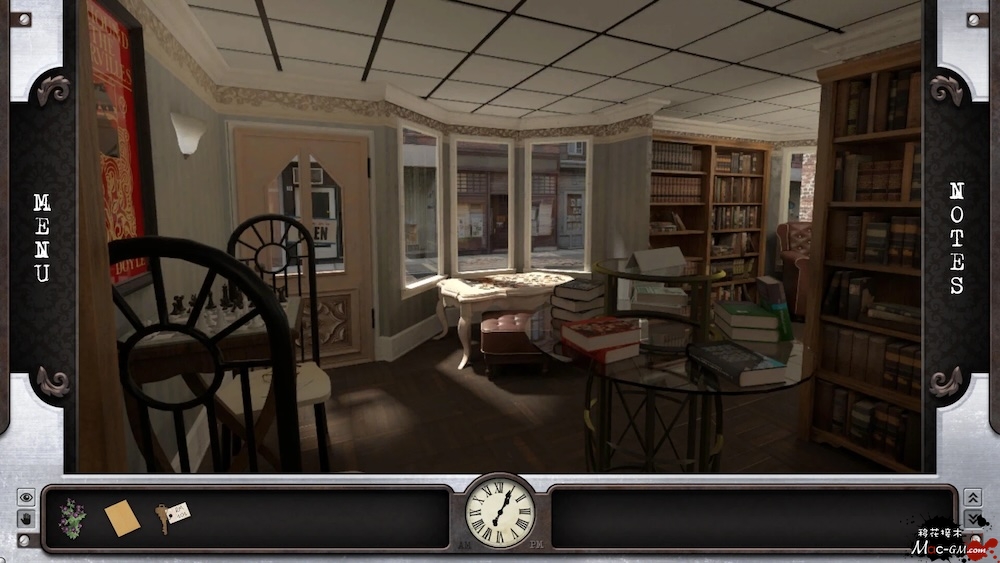1000x563 pixels.
Task: Select the tagged room key in inventory
Action: pos(172,516)
